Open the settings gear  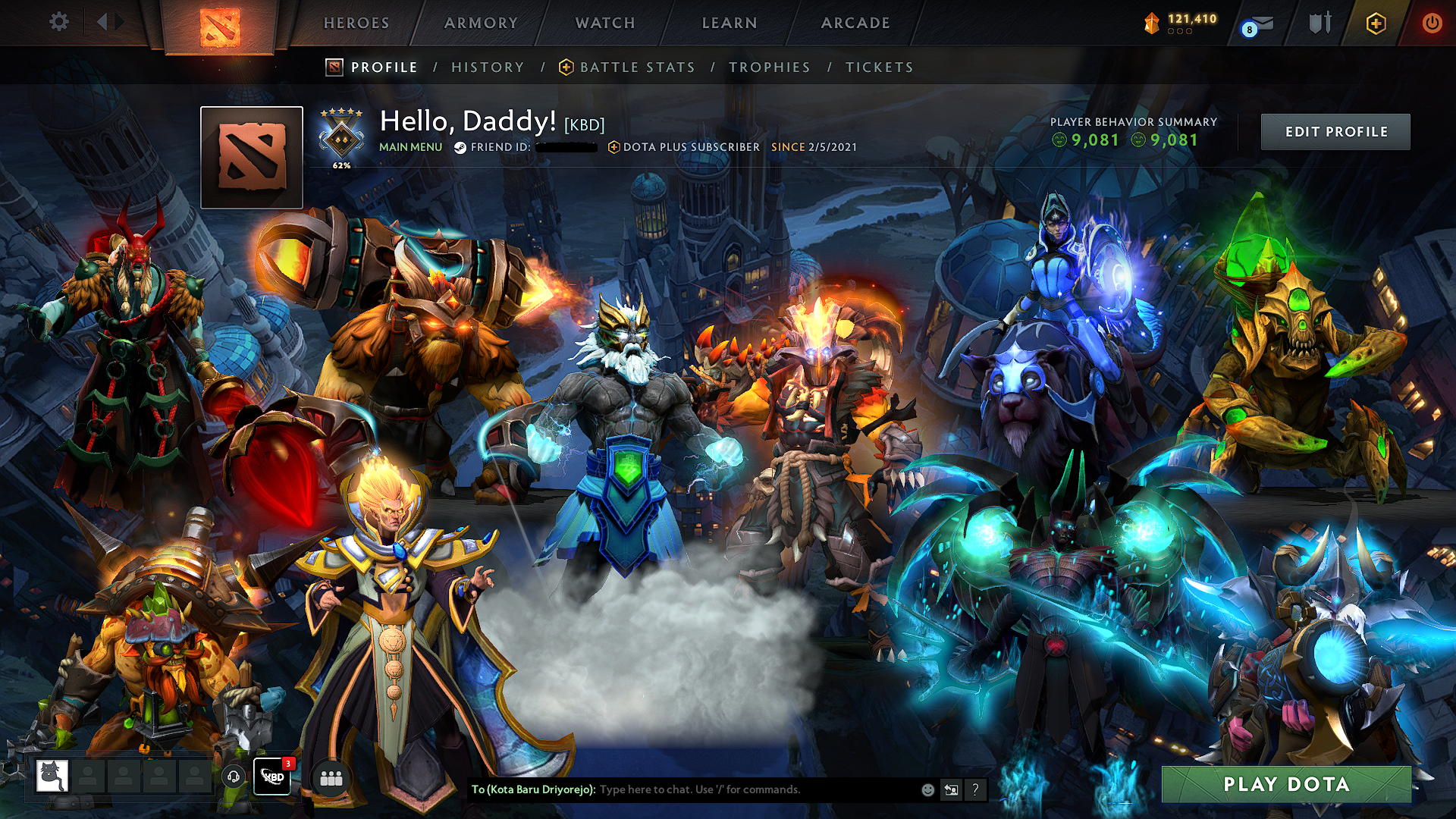click(59, 22)
